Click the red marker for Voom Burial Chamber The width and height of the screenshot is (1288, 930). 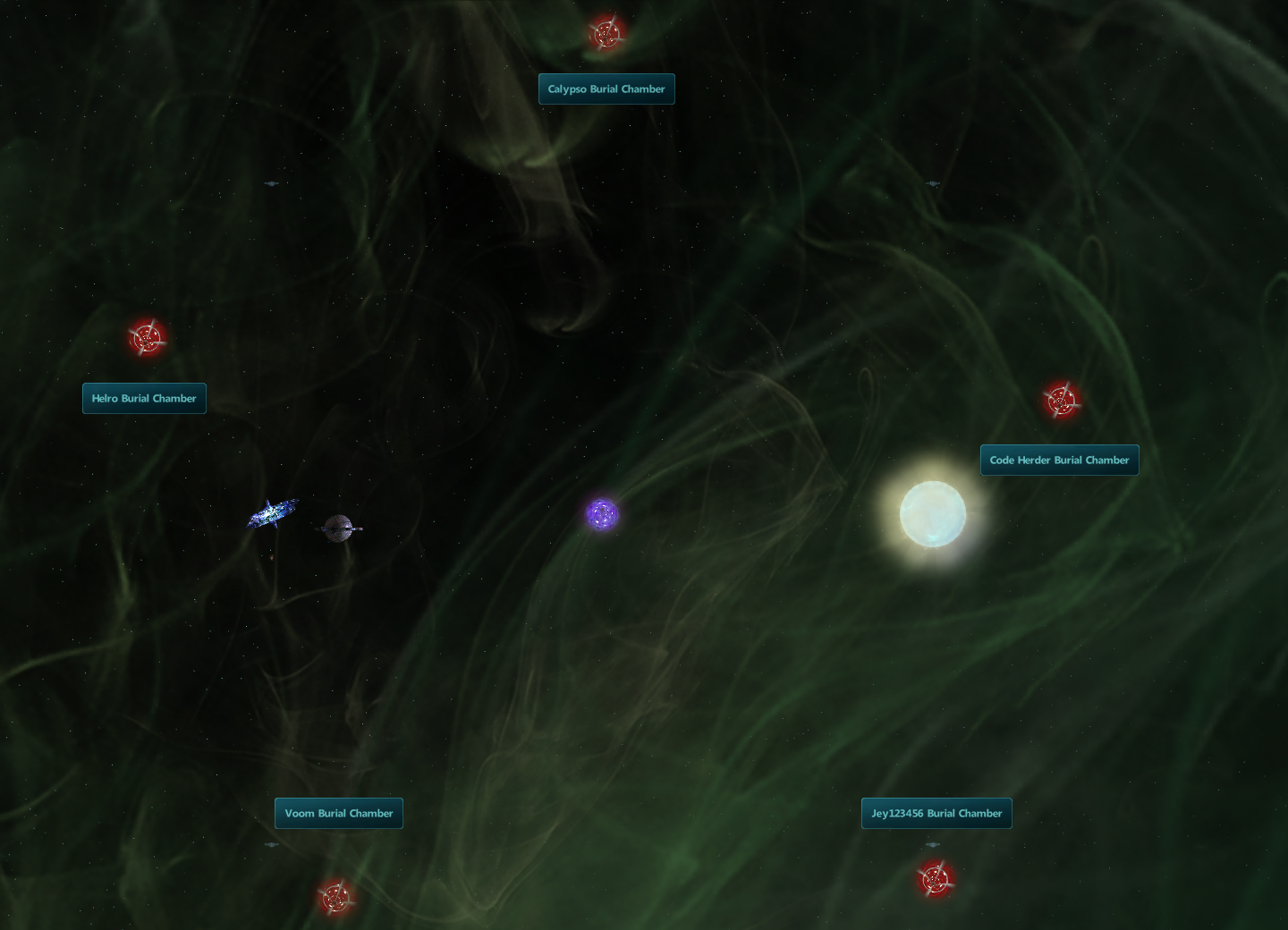pos(336,897)
